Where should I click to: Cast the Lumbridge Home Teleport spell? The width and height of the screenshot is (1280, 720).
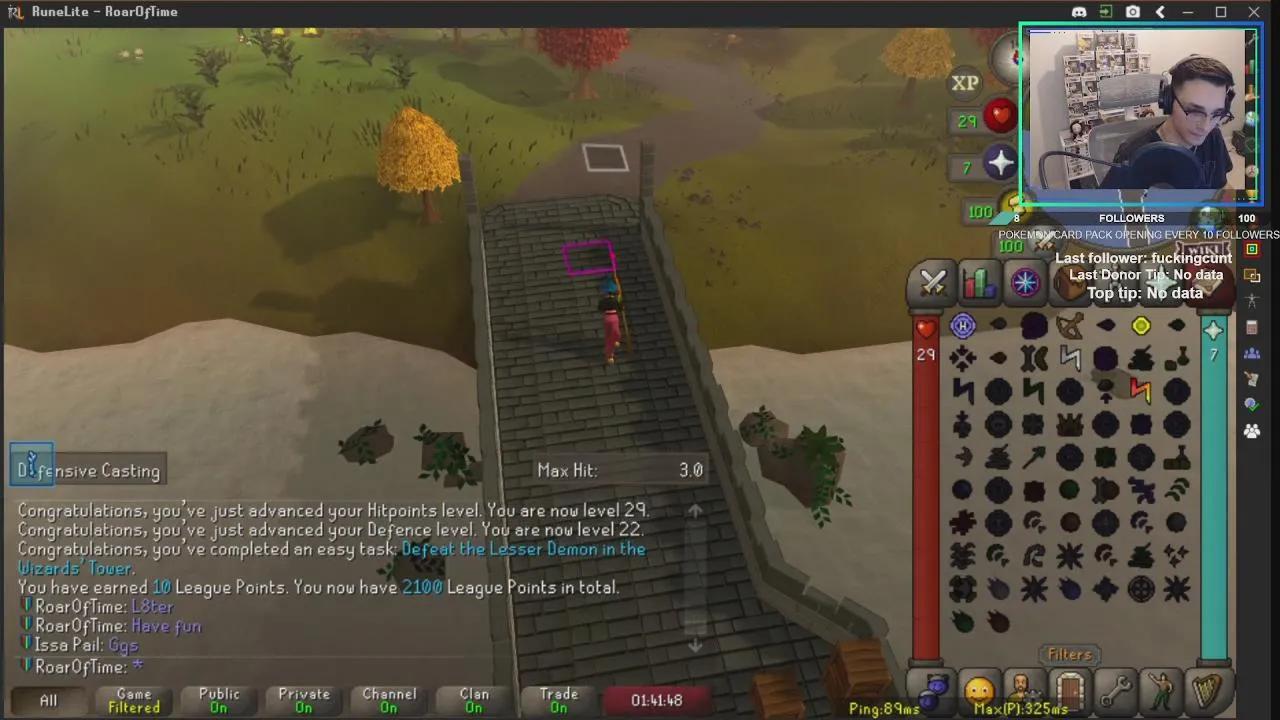coord(962,325)
